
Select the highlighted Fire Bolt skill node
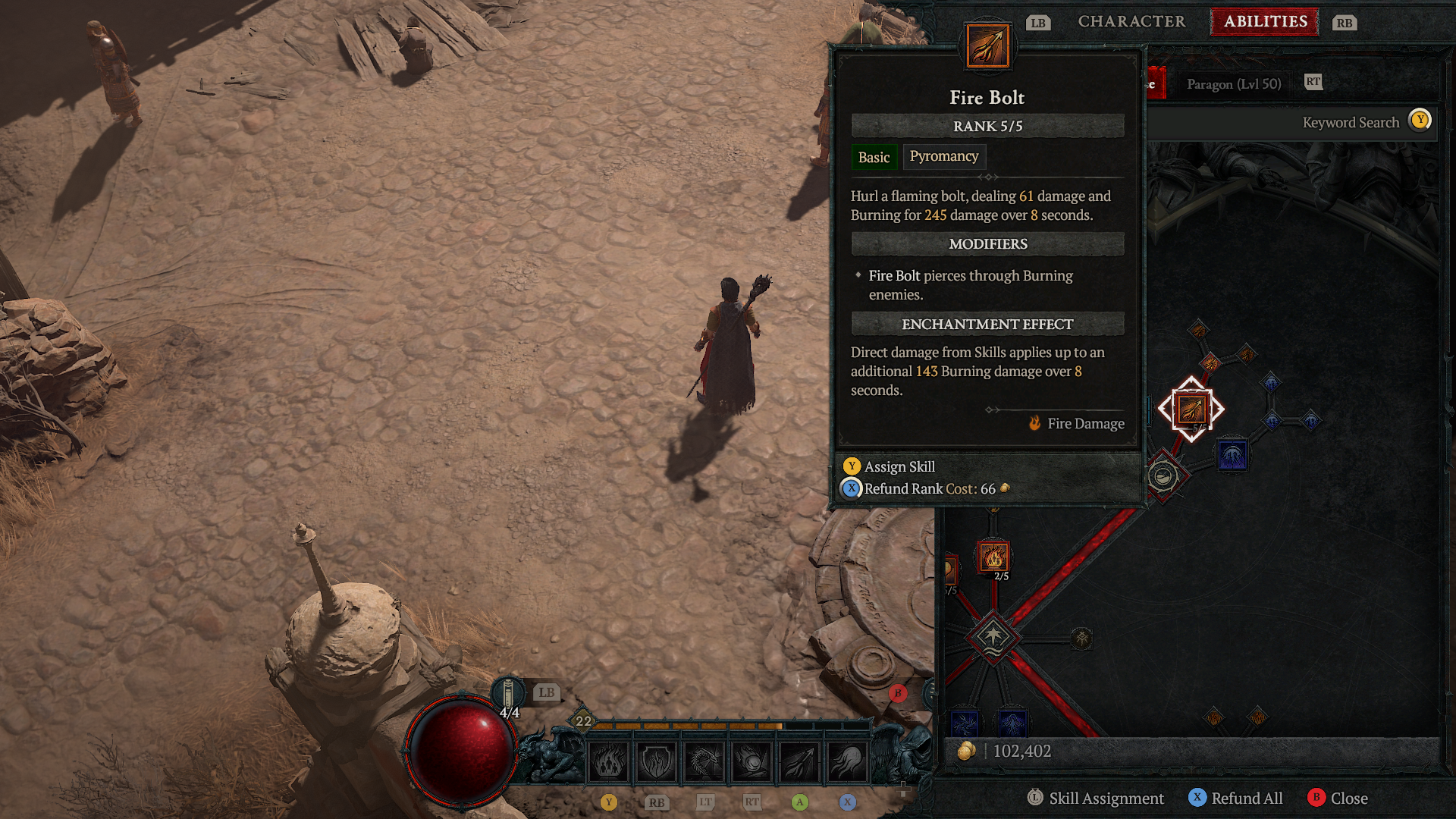click(x=1191, y=409)
